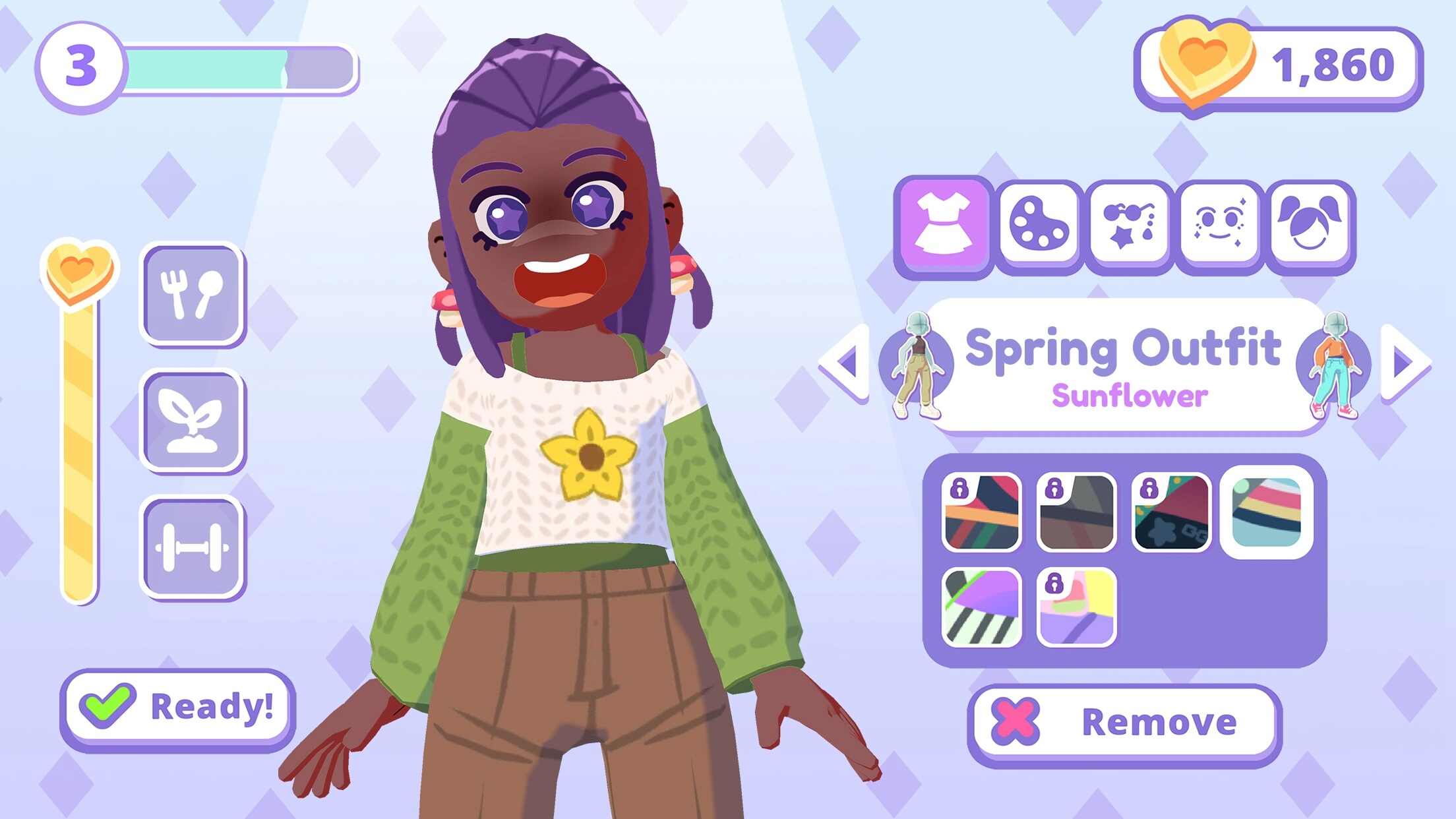Select the fork and spoon food button

193,294
